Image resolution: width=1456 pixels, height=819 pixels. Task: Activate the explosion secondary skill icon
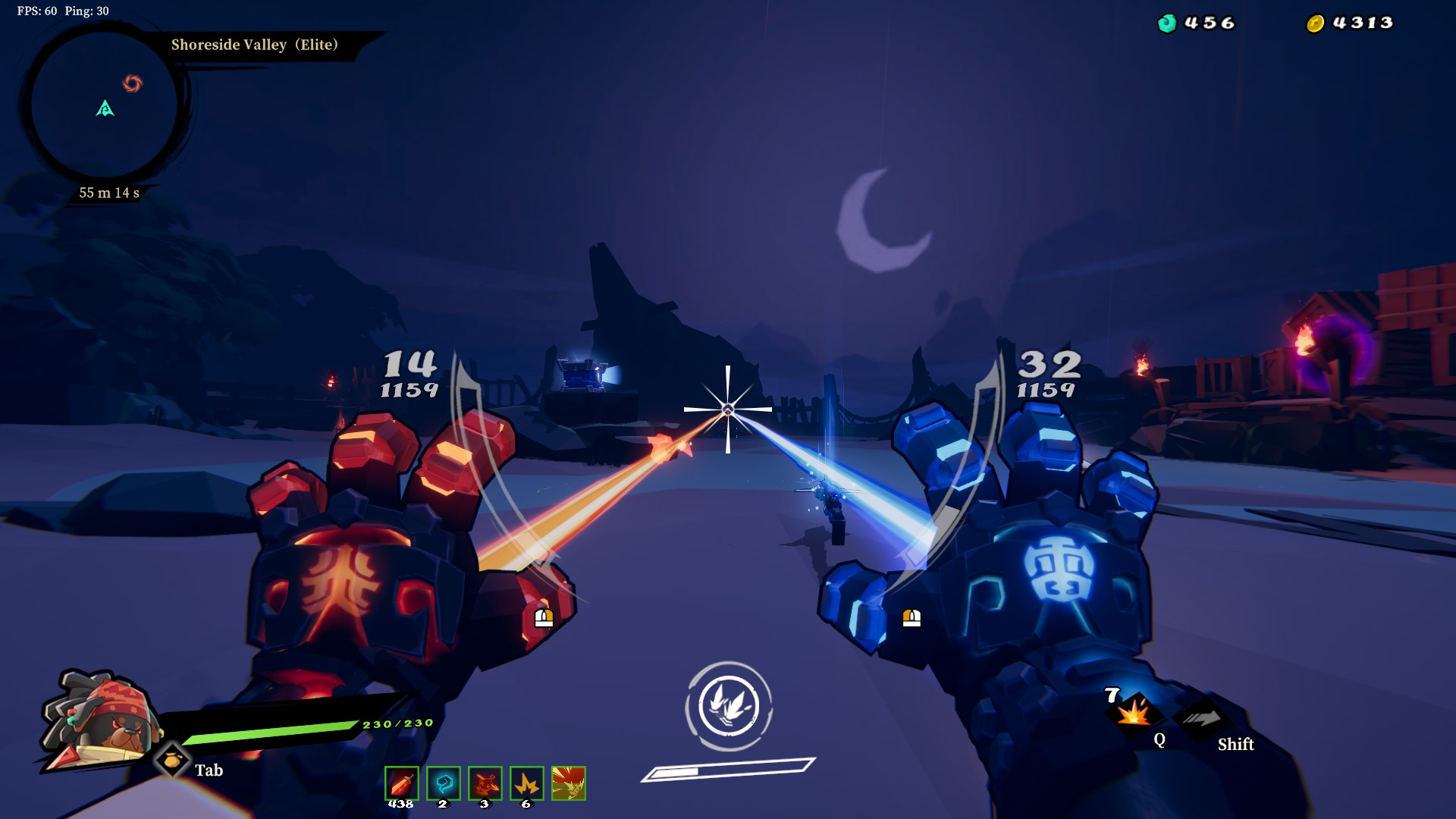[1134, 713]
